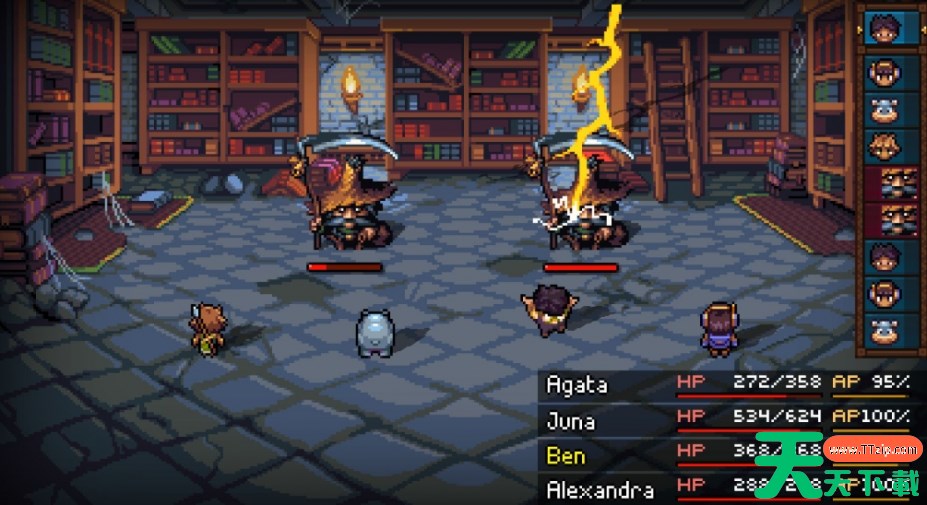The width and height of the screenshot is (927, 505).
Task: Click Ben's highlighted name in the party list
Action: pyautogui.click(x=566, y=455)
